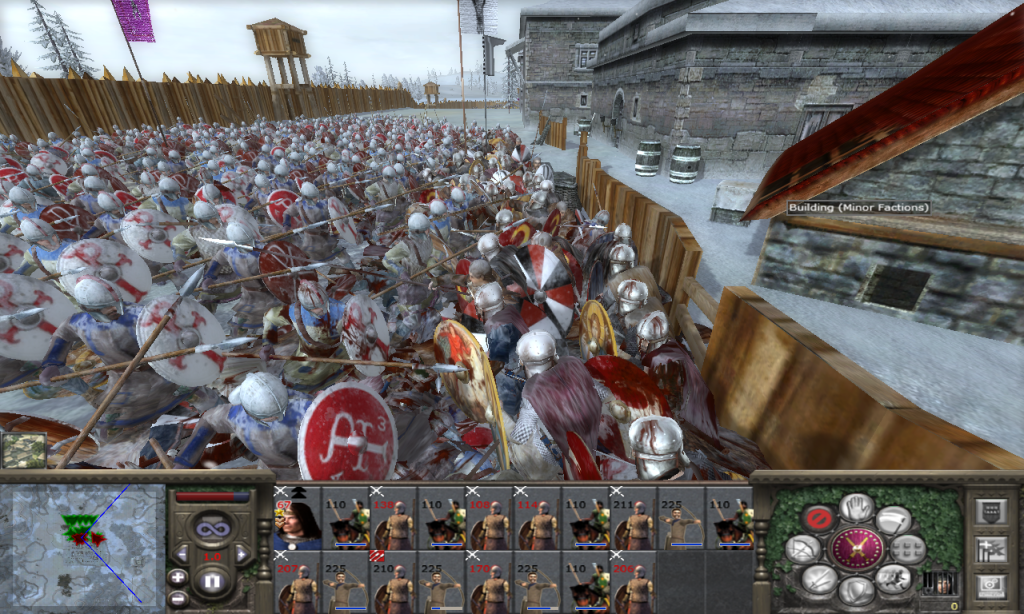The width and height of the screenshot is (1024, 614).
Task: Select the unit card showing 207 soldiers
Action: (297, 582)
